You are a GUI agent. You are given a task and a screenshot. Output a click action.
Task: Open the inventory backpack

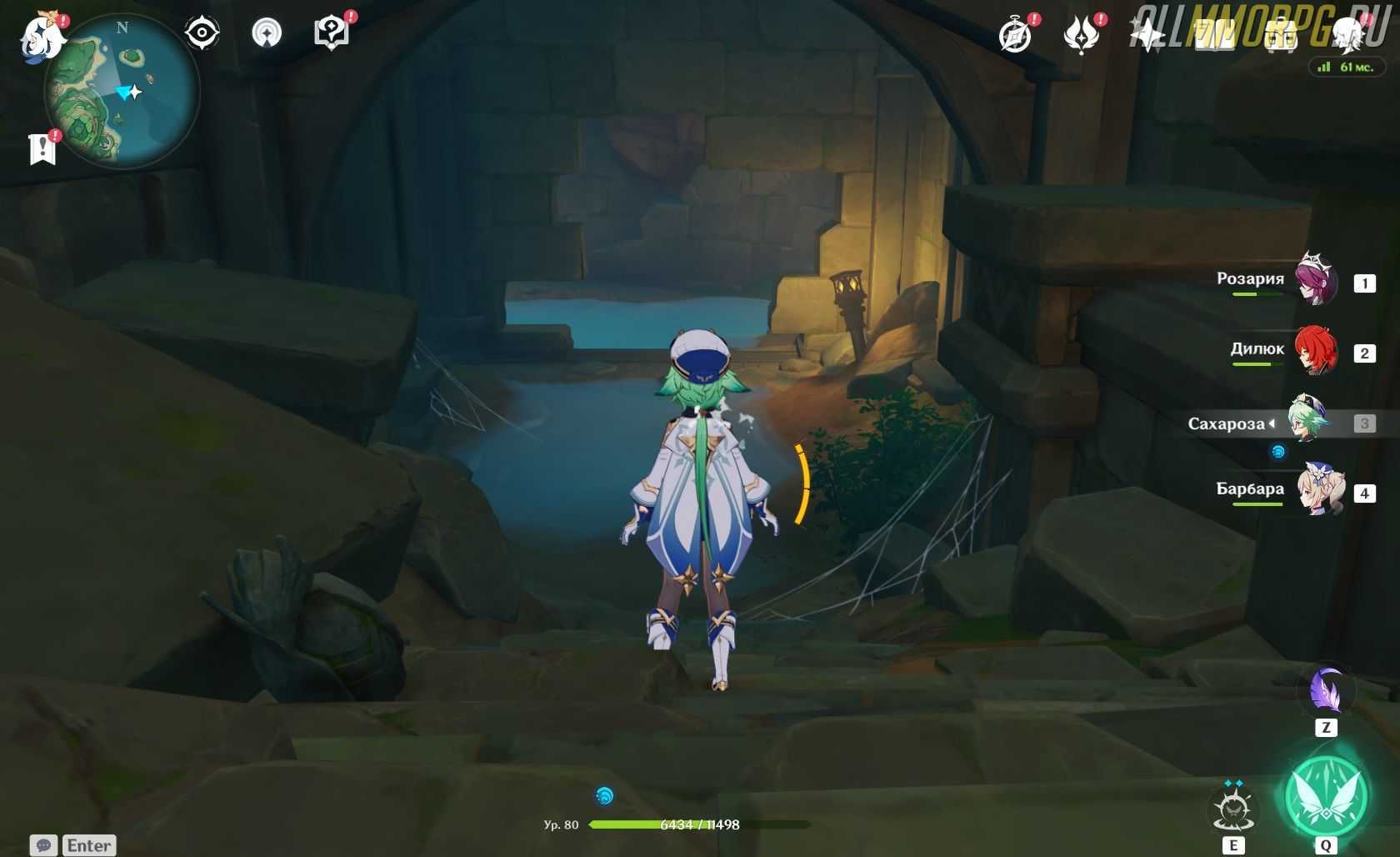[1281, 36]
